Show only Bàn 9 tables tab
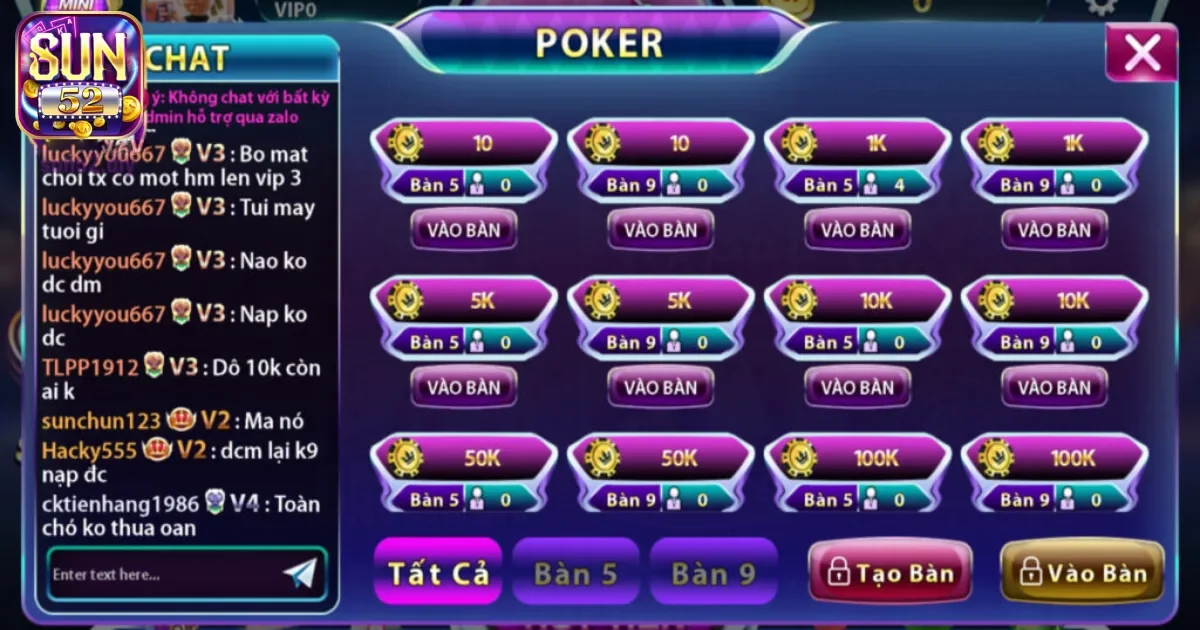The image size is (1200, 630). tap(713, 572)
